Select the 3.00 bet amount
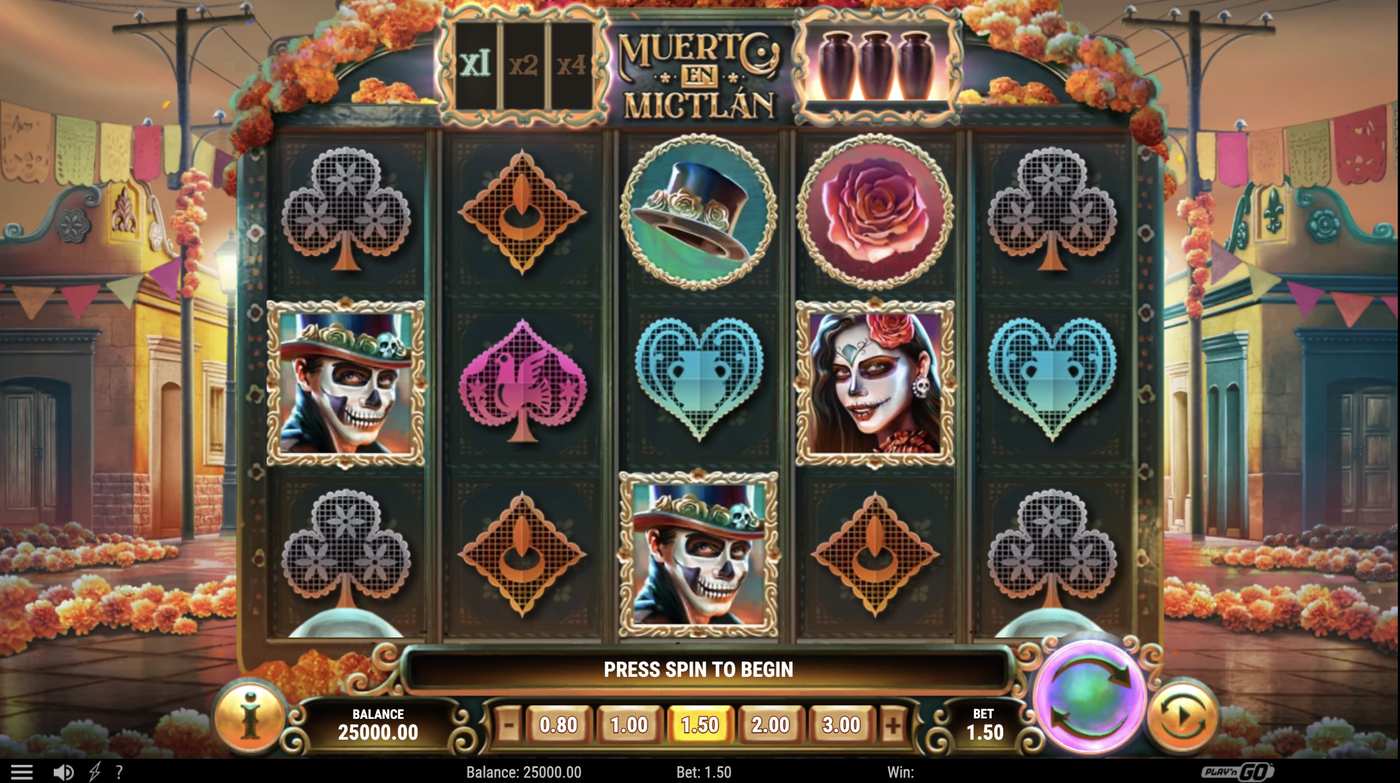 tap(841, 724)
